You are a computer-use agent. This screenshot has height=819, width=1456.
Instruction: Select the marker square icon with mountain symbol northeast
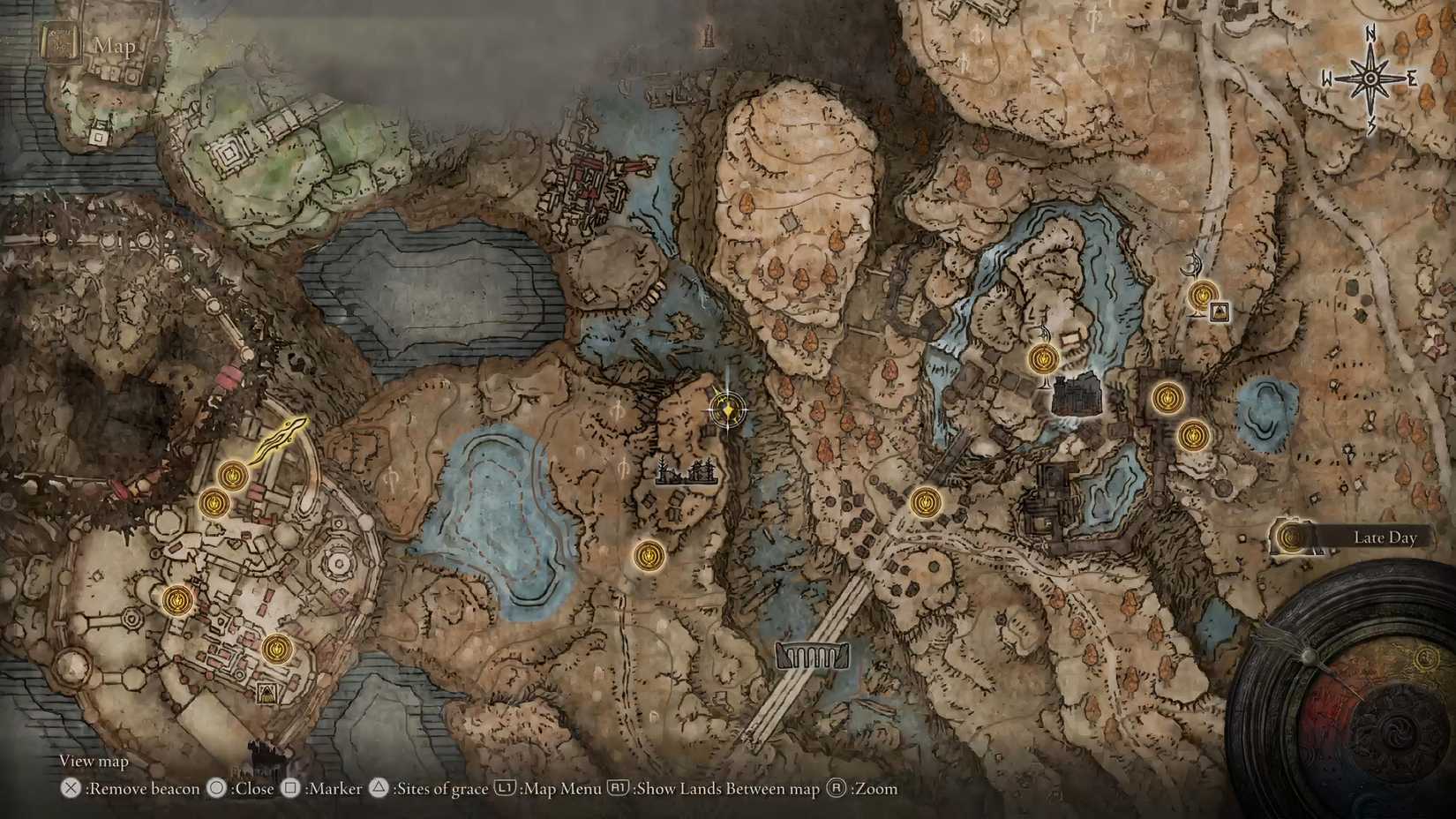pos(1218,311)
